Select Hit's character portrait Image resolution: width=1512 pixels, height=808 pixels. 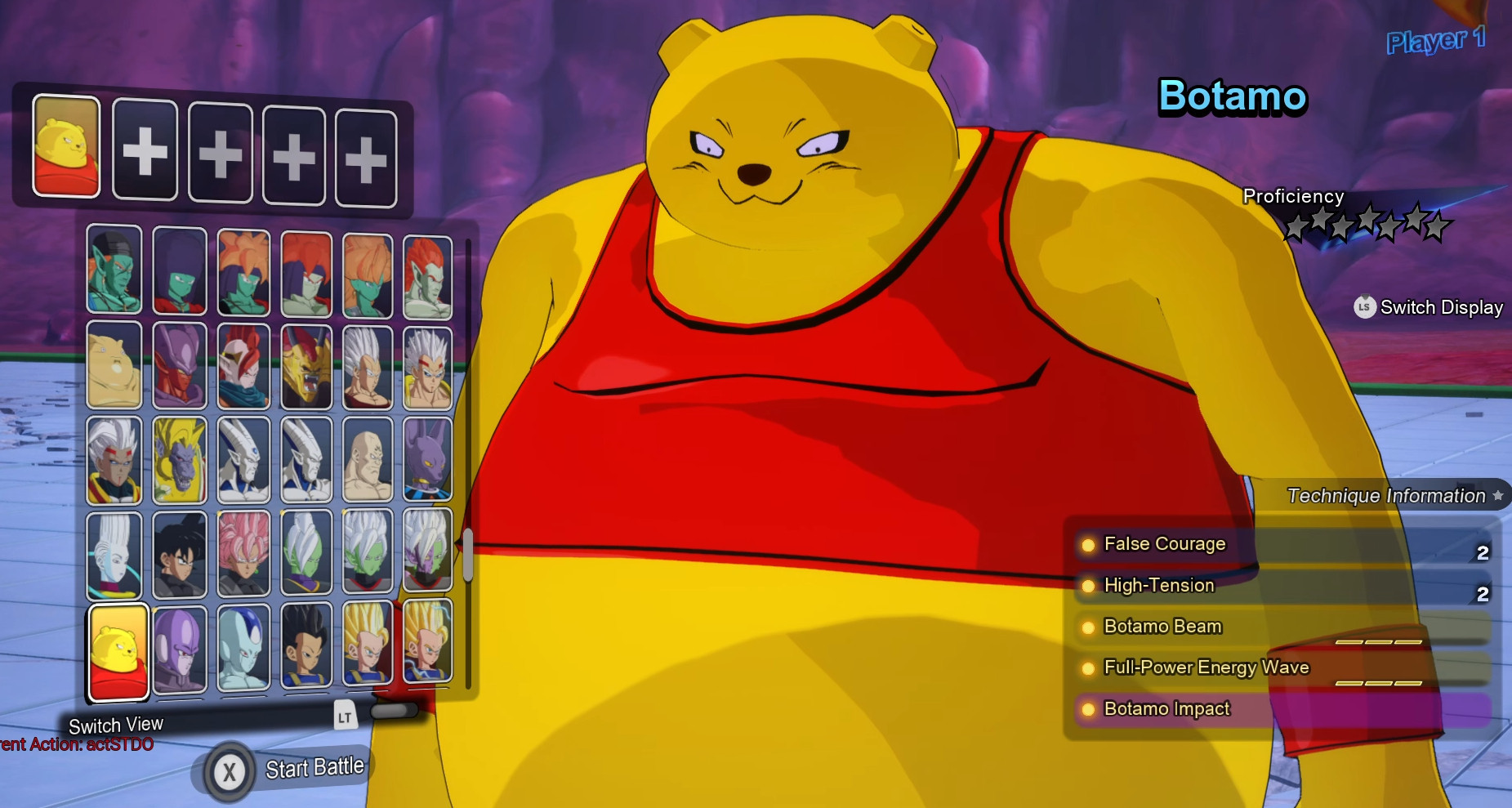[x=179, y=648]
